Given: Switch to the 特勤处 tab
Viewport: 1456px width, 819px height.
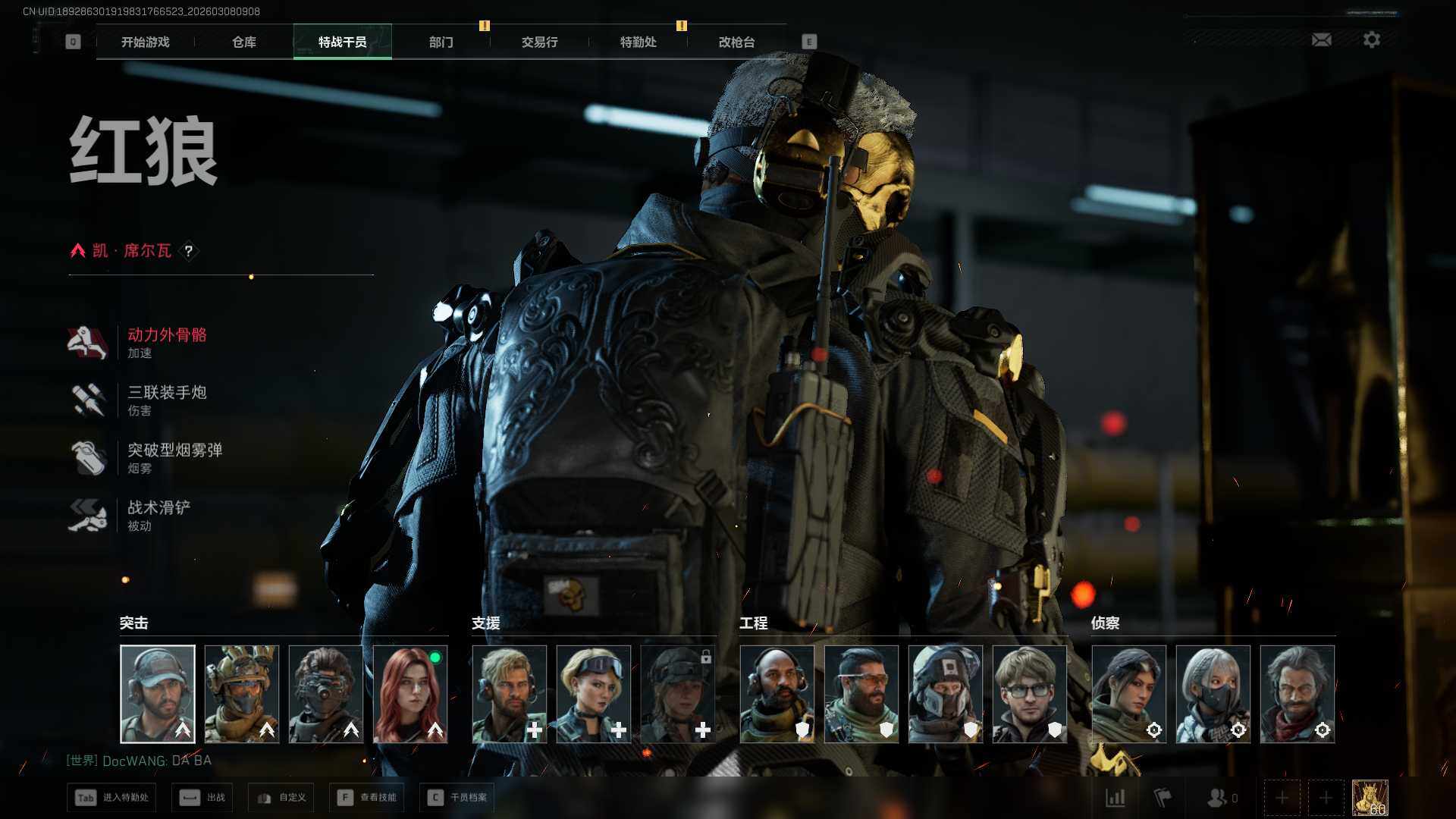Looking at the screenshot, I should pyautogui.click(x=639, y=42).
